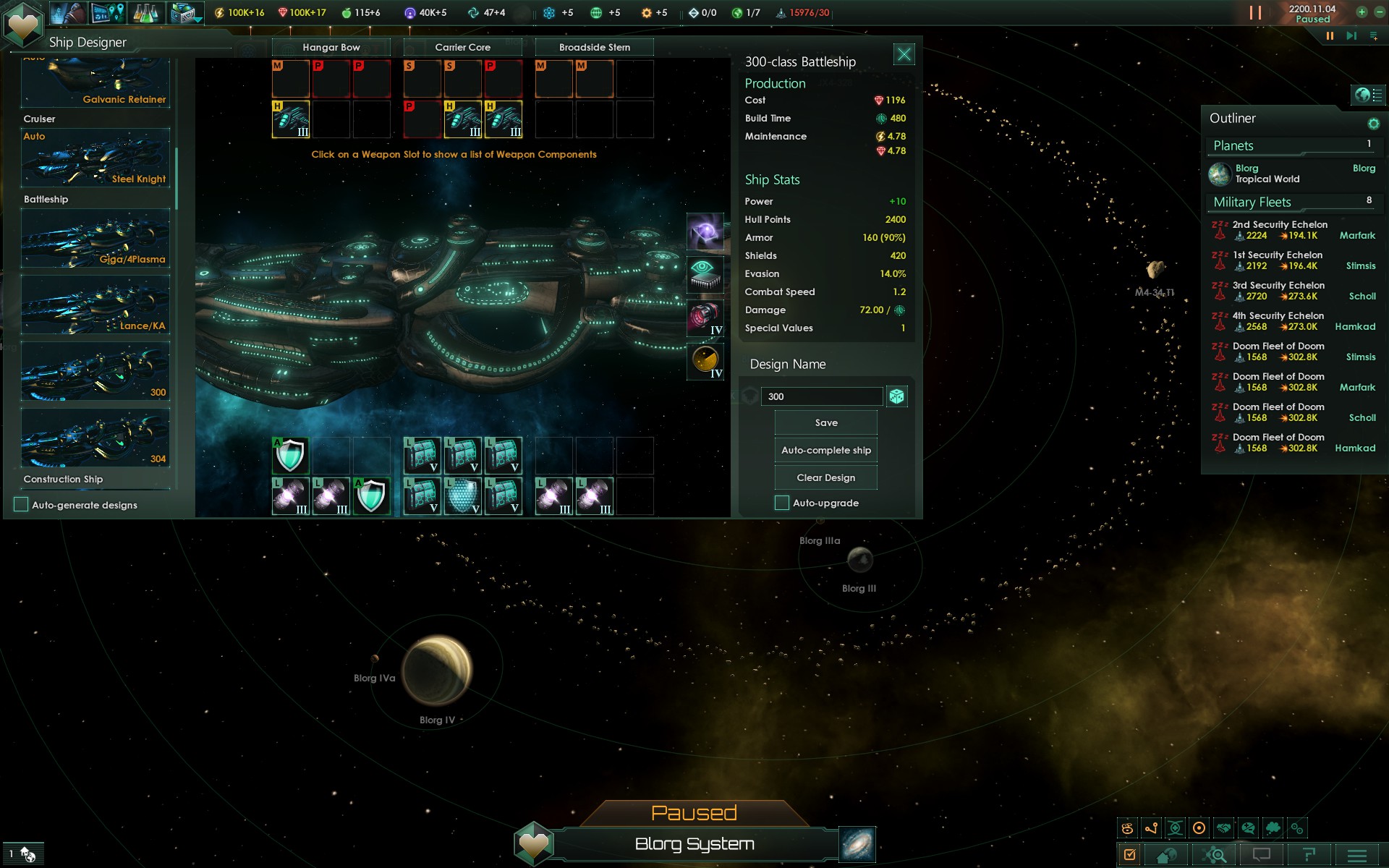Click the pause button in top bar
This screenshot has height=868, width=1389.
click(1330, 35)
